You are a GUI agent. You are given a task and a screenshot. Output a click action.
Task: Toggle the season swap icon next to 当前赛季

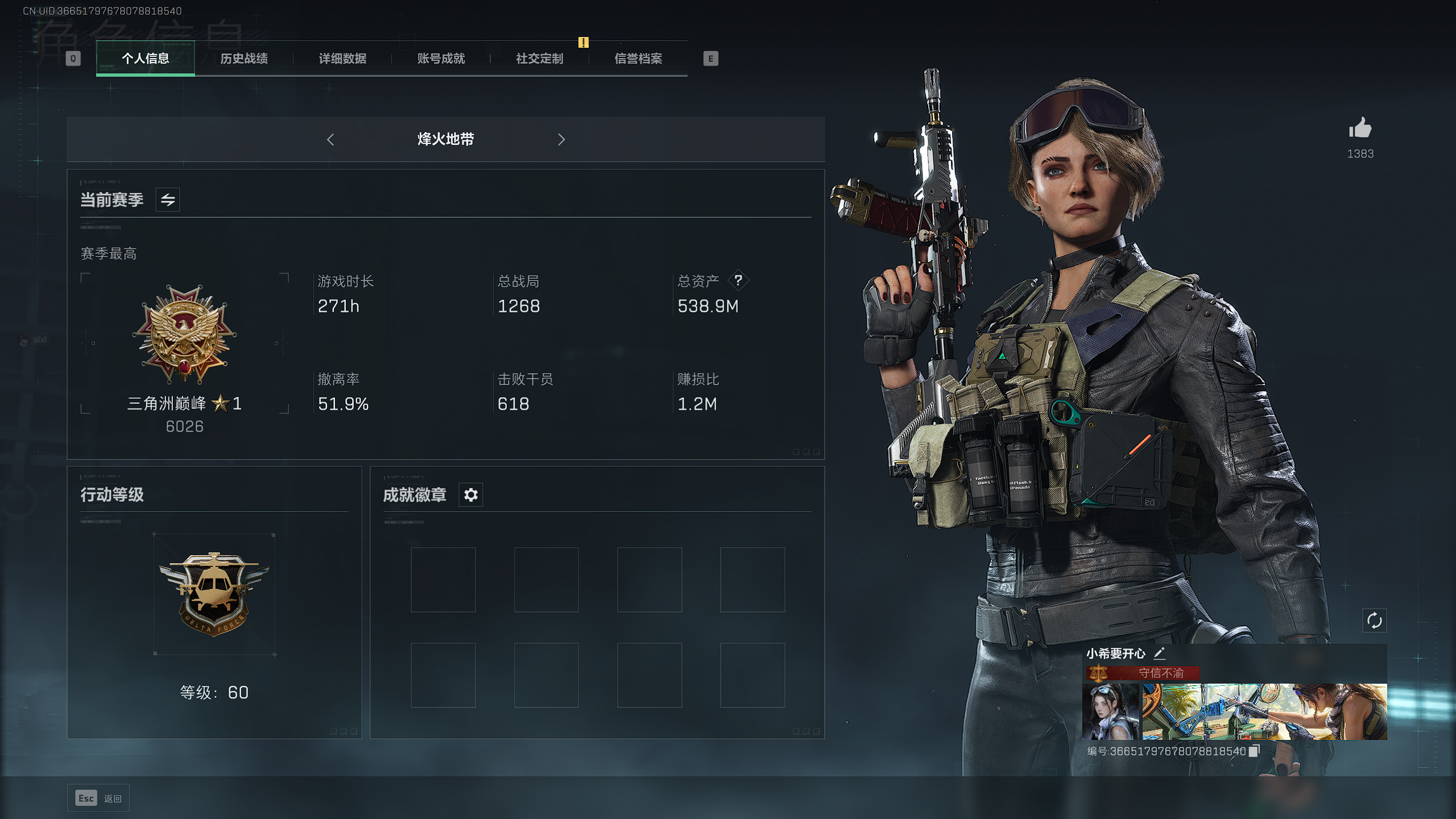pos(168,200)
